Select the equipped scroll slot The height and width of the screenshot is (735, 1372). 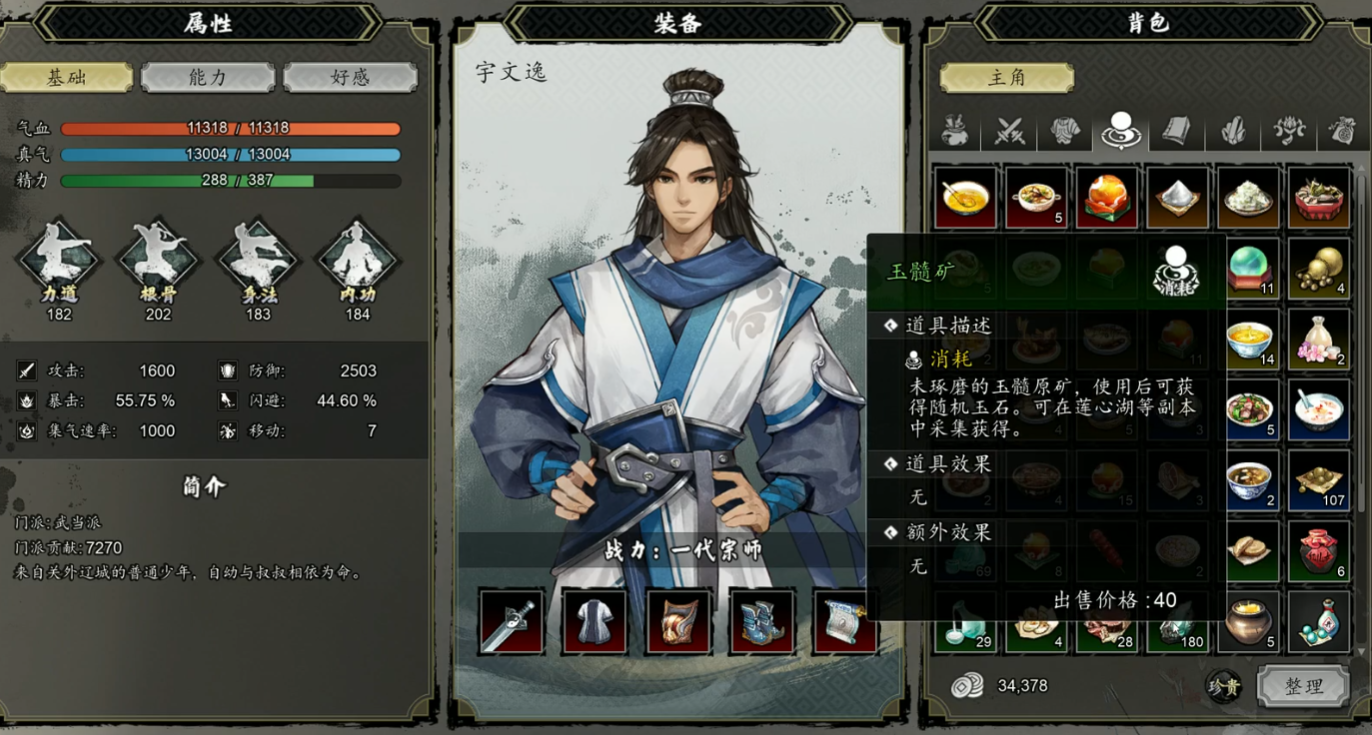tap(845, 622)
